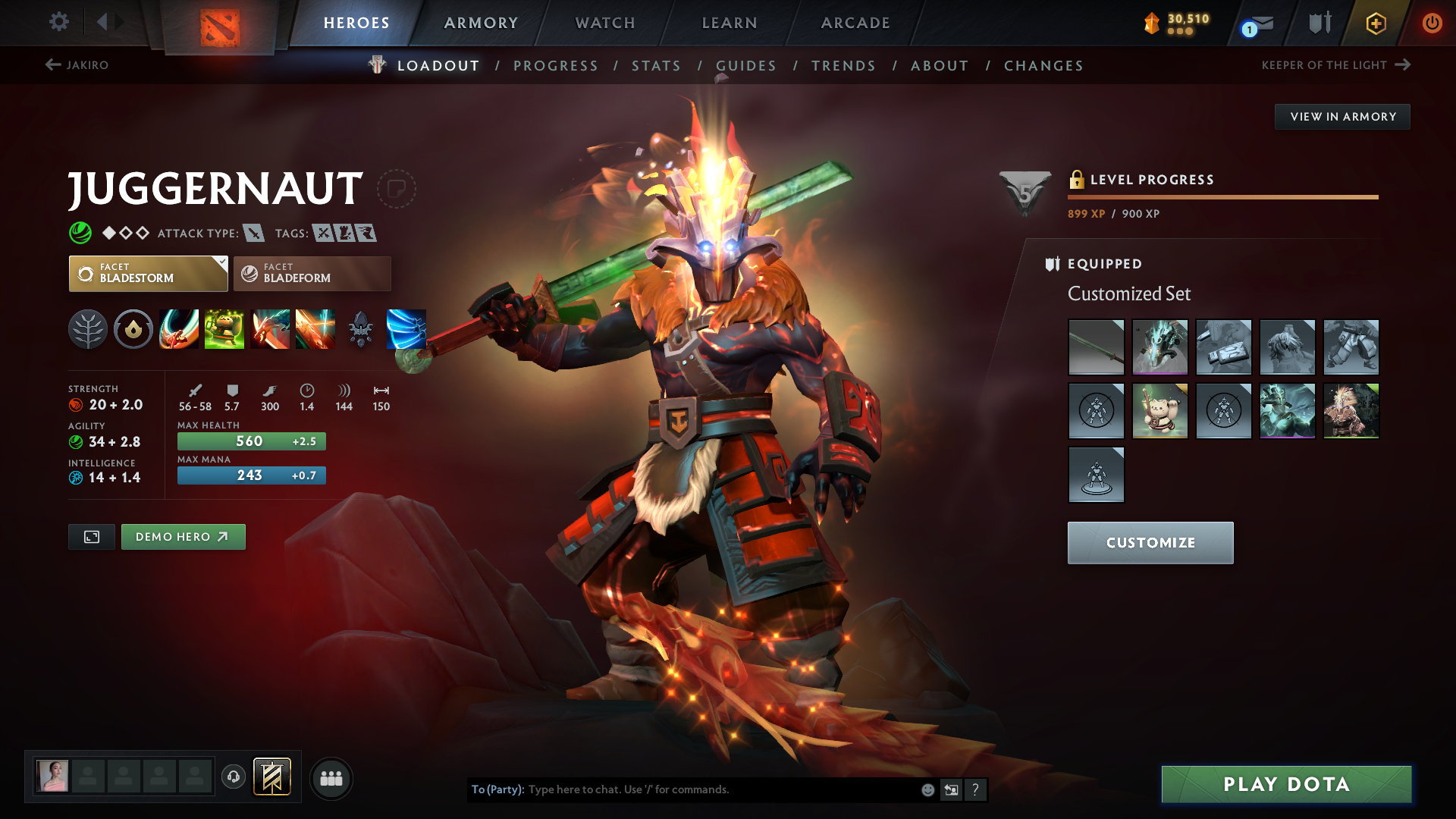Click the headset voice chat icon

click(233, 777)
